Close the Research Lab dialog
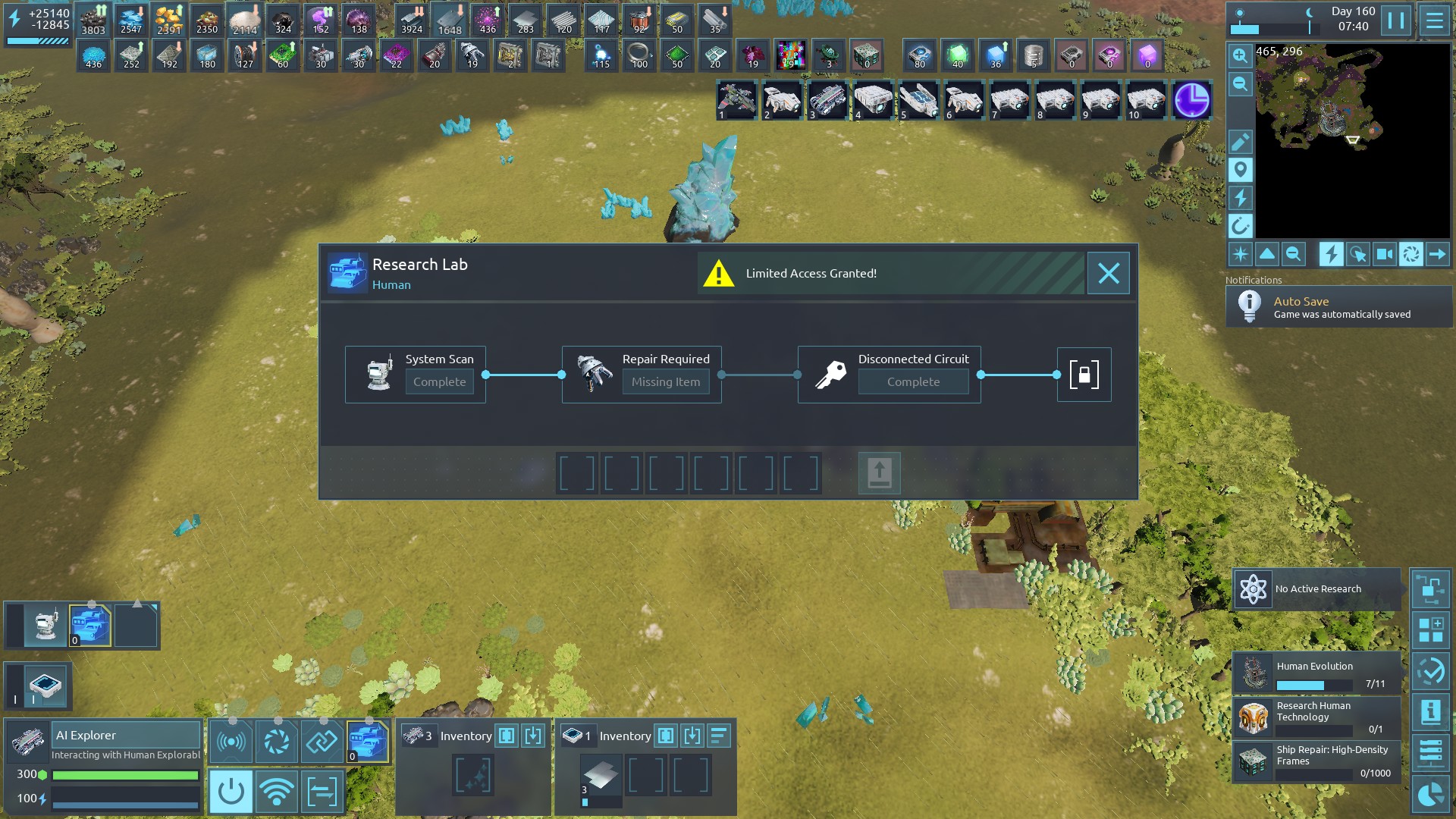 (1108, 273)
